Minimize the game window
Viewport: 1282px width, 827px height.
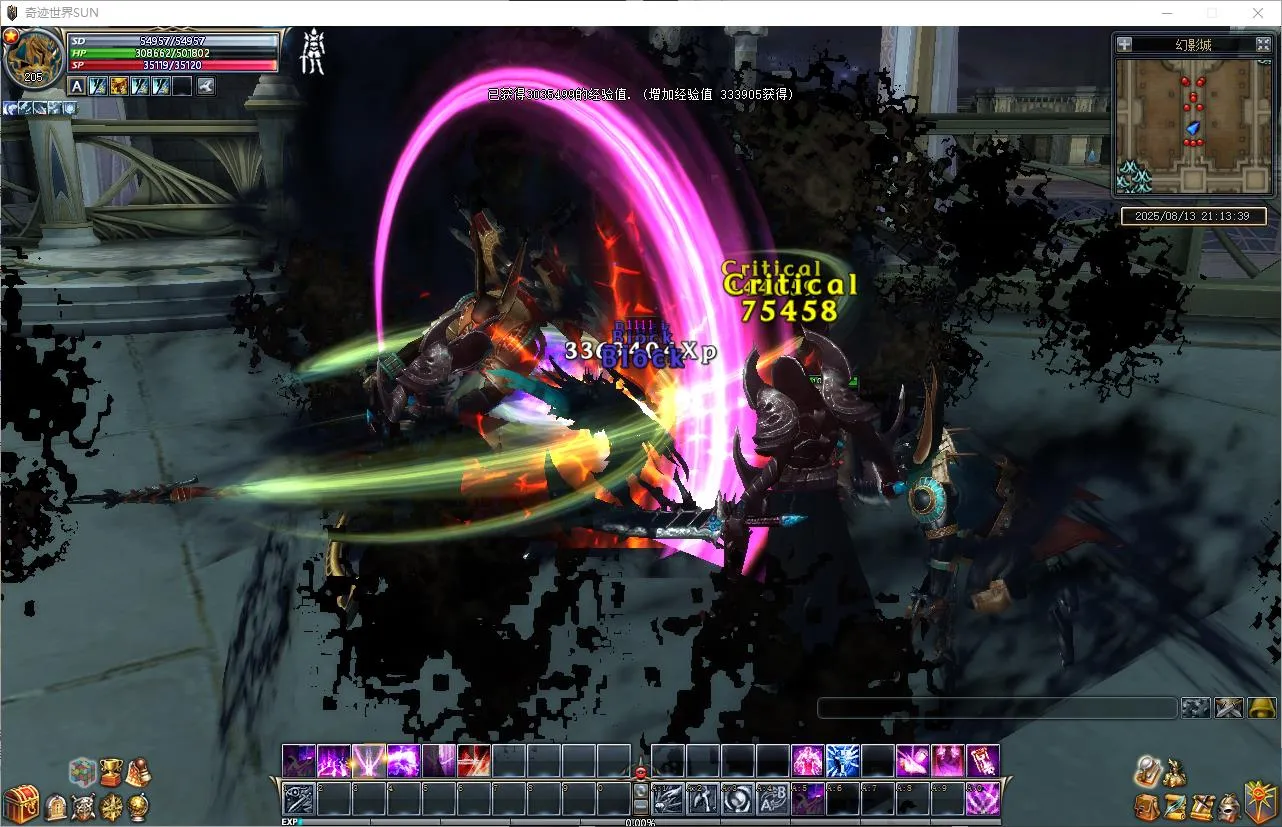[x=1166, y=13]
